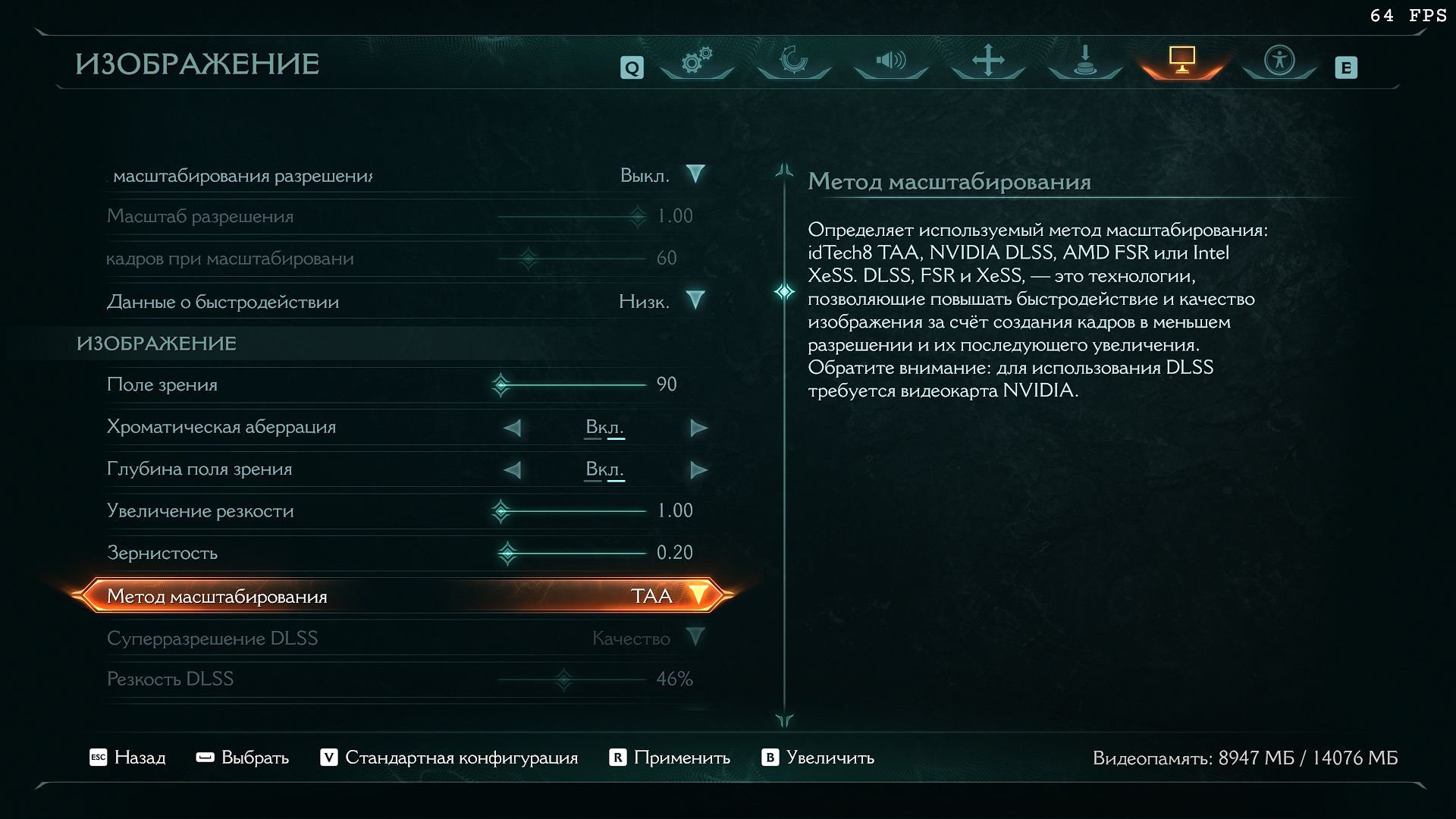
Task: Click right arrow for Глубина поля зрения
Action: [x=698, y=470]
